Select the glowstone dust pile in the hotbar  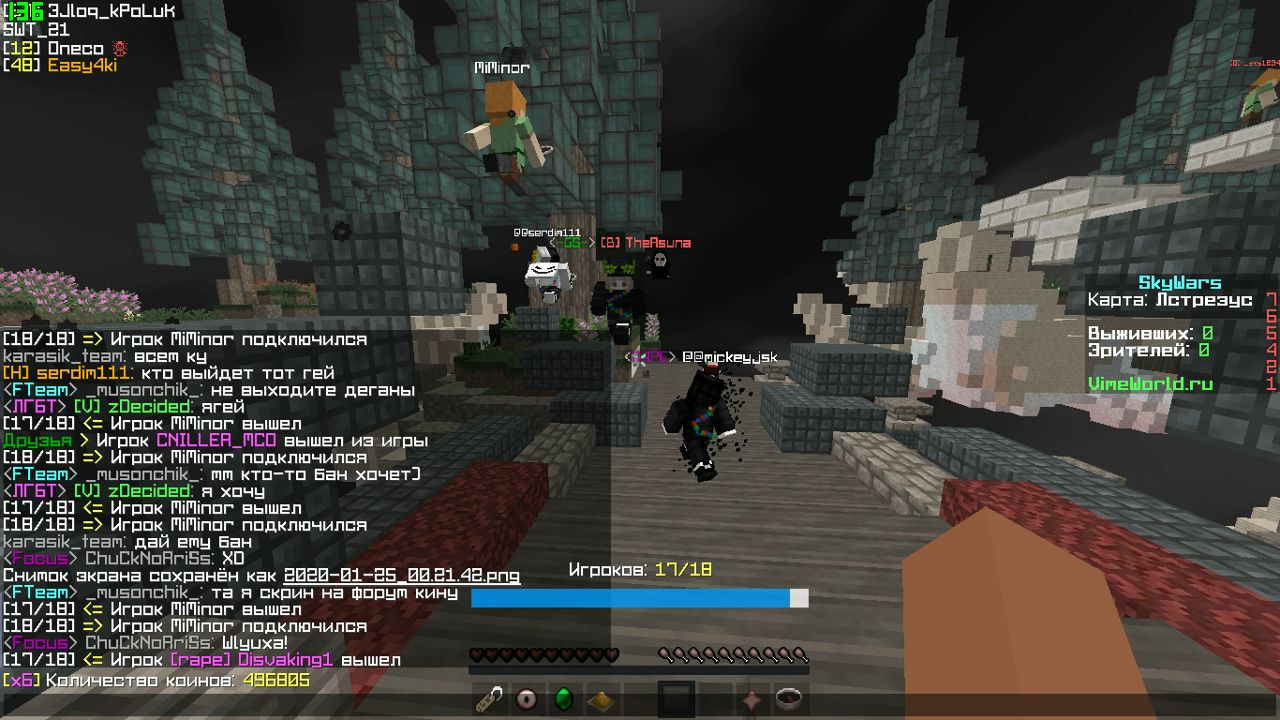[598, 700]
